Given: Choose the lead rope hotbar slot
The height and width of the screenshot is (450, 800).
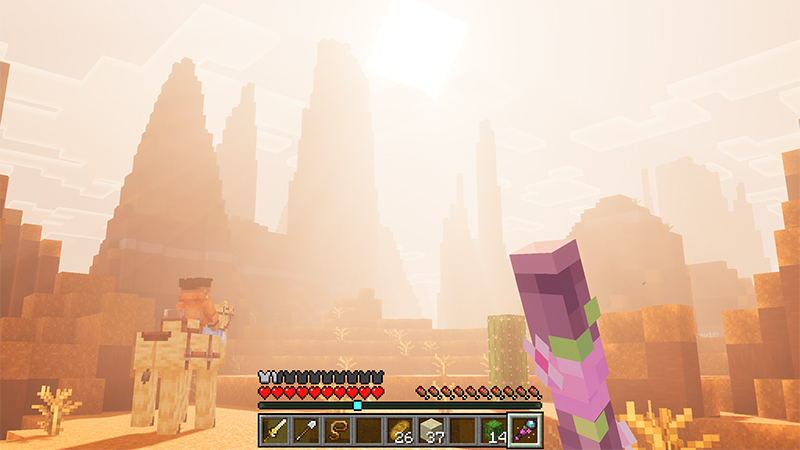Looking at the screenshot, I should [337, 431].
